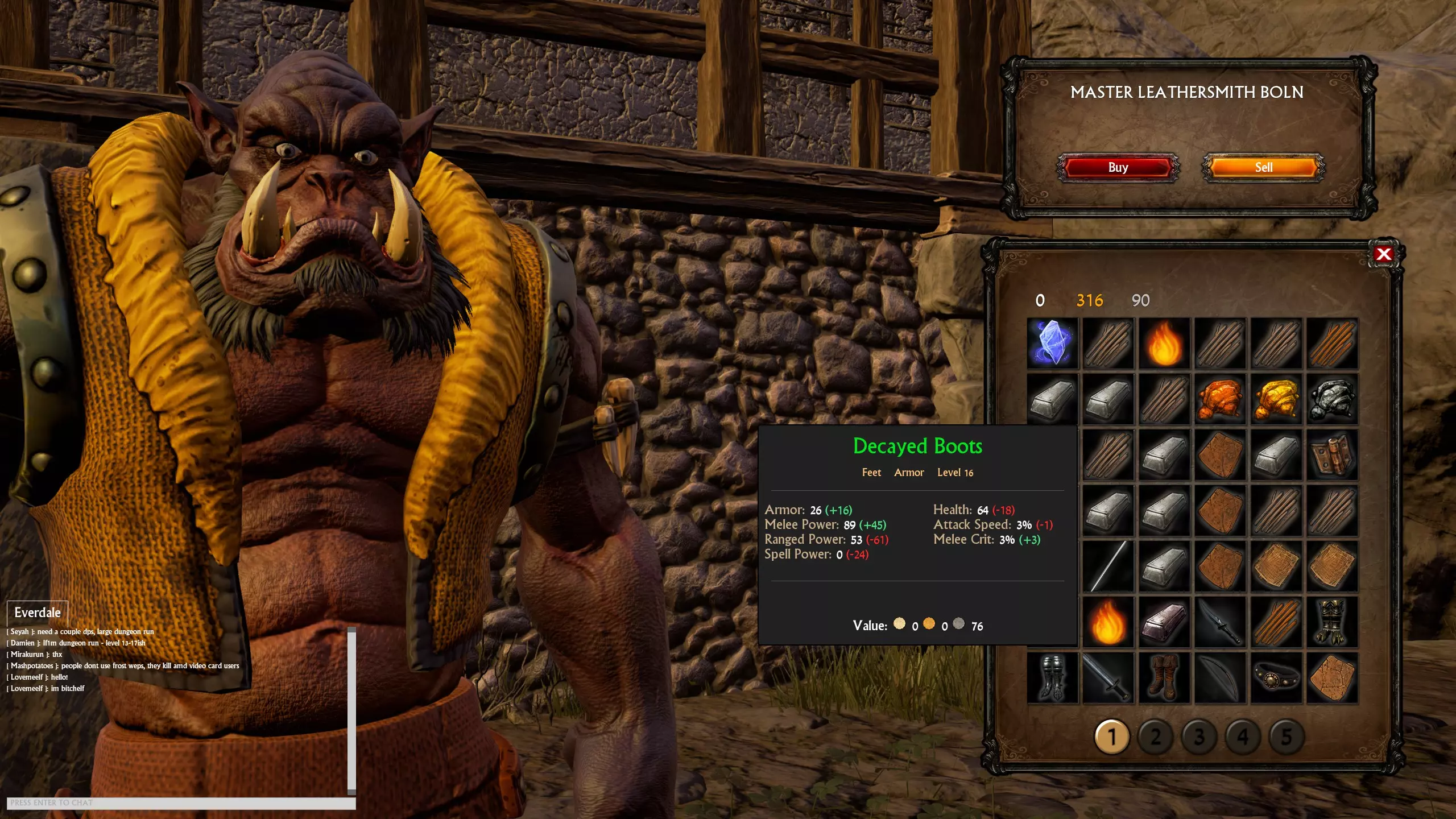This screenshot has width=1456, height=819.
Task: Click the red Buy button
Action: tap(1118, 167)
